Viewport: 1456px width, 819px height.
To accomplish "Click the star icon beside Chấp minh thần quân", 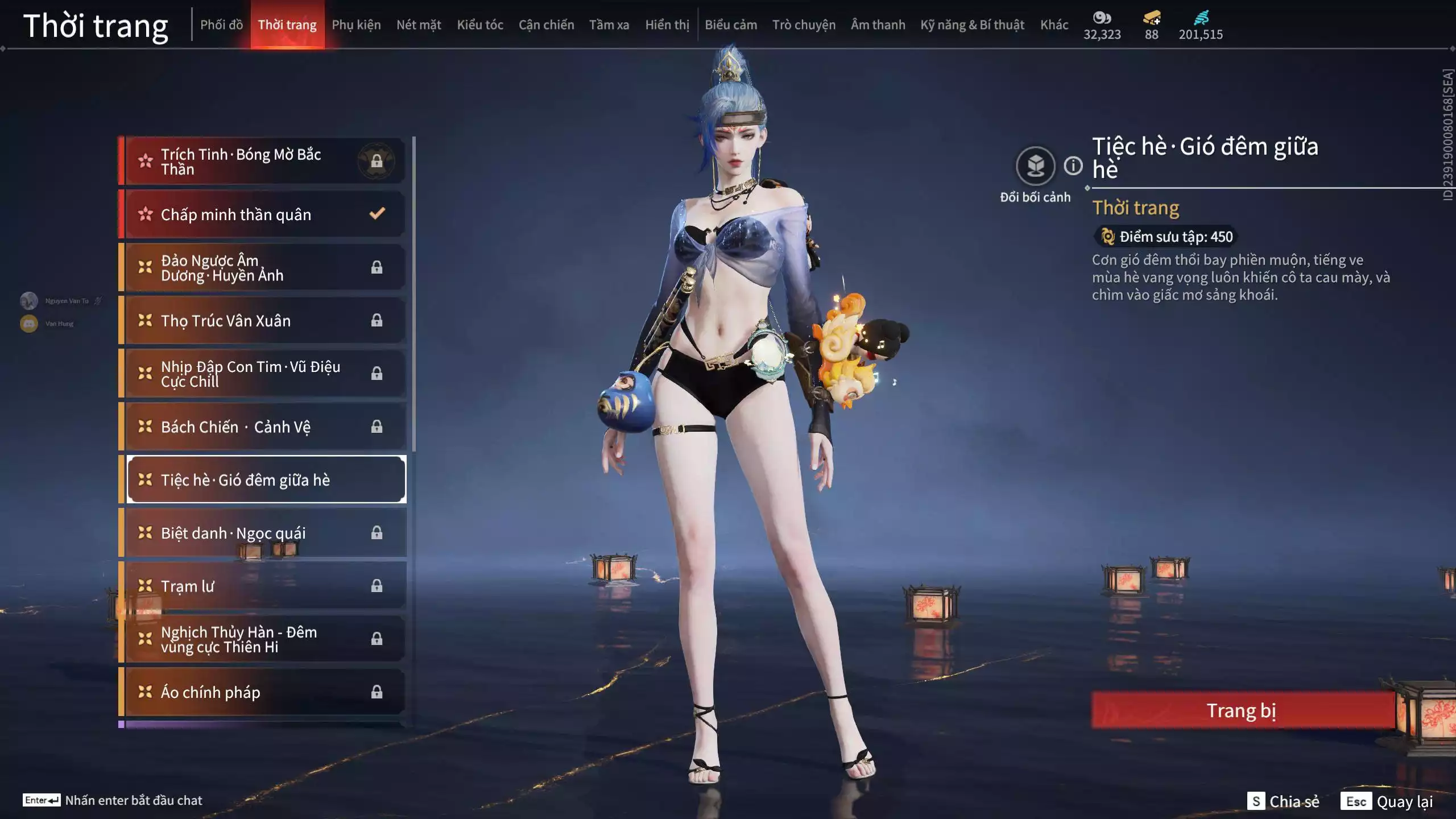I will click(x=145, y=214).
